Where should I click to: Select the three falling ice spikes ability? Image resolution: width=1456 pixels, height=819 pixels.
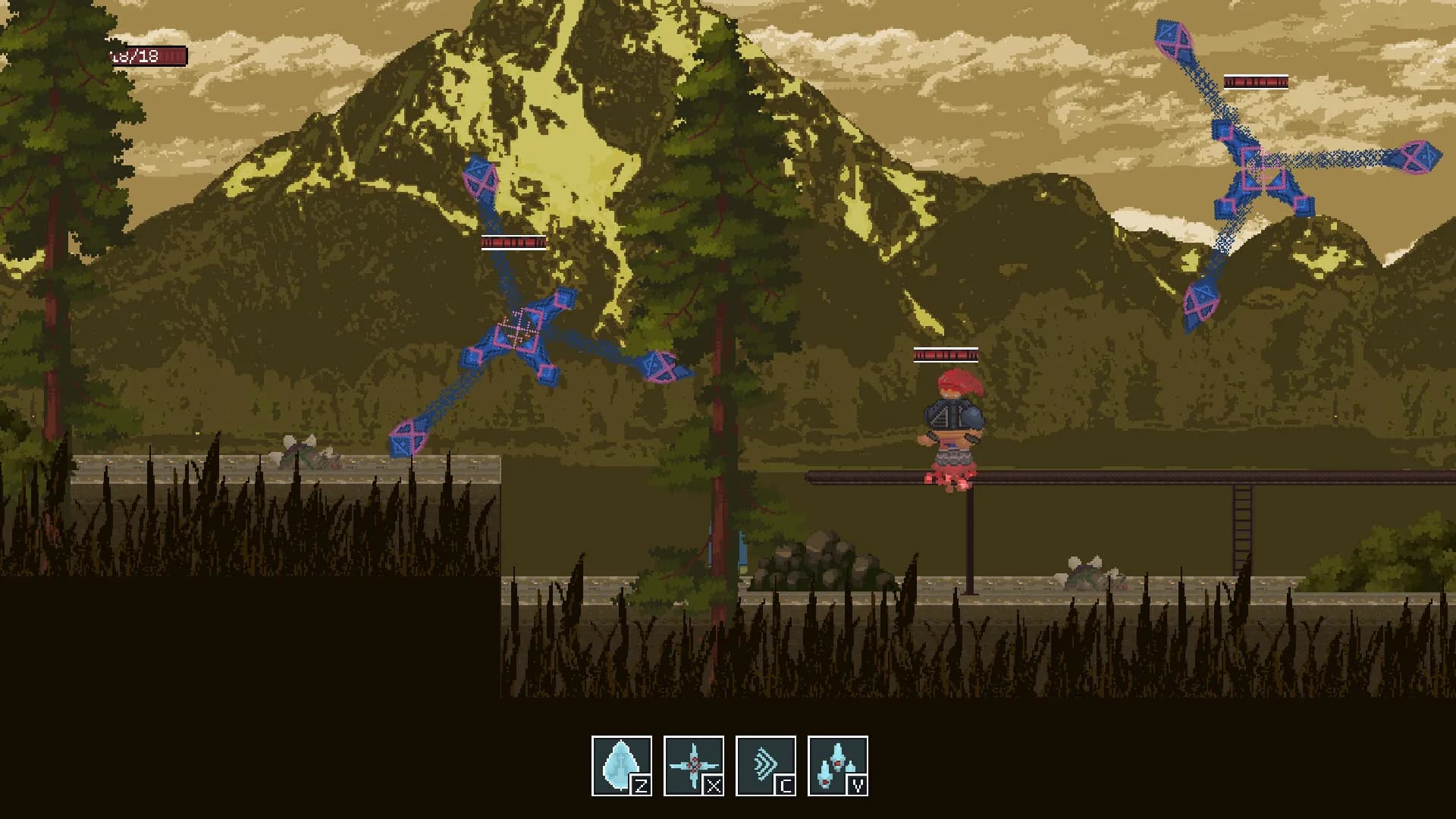click(837, 765)
